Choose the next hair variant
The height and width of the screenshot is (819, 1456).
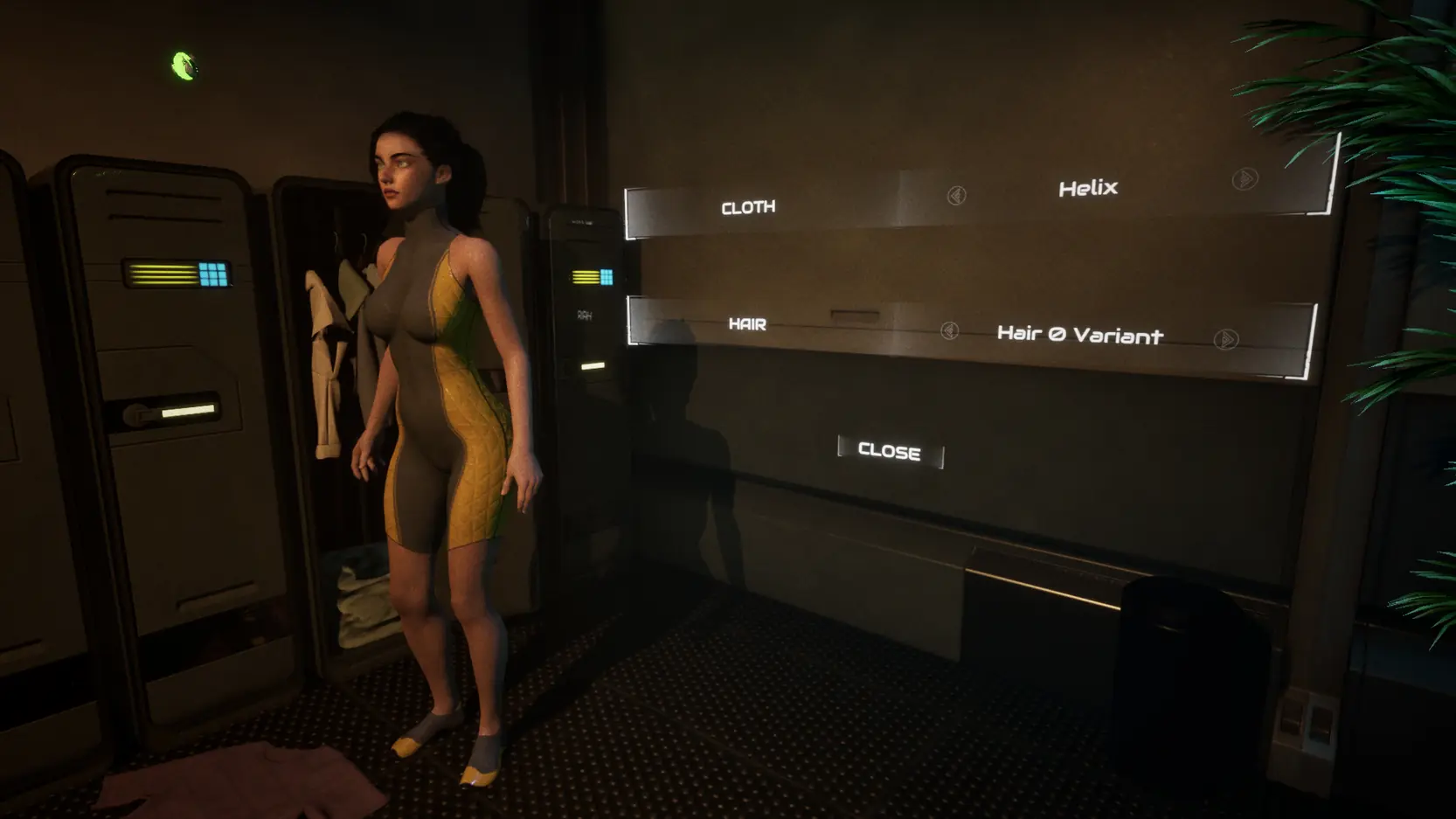click(x=1226, y=339)
